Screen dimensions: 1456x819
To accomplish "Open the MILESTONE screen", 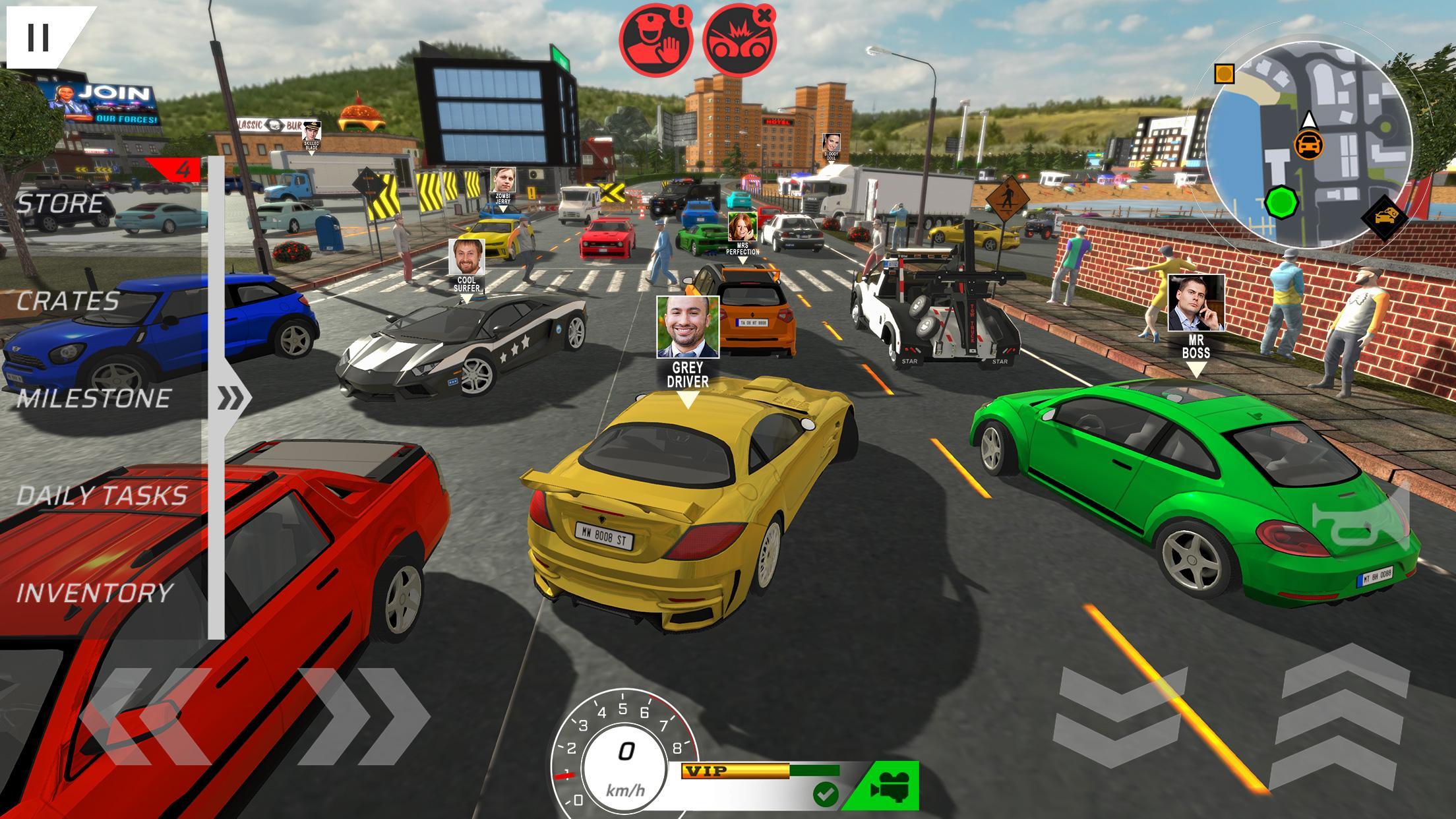I will pos(96,398).
